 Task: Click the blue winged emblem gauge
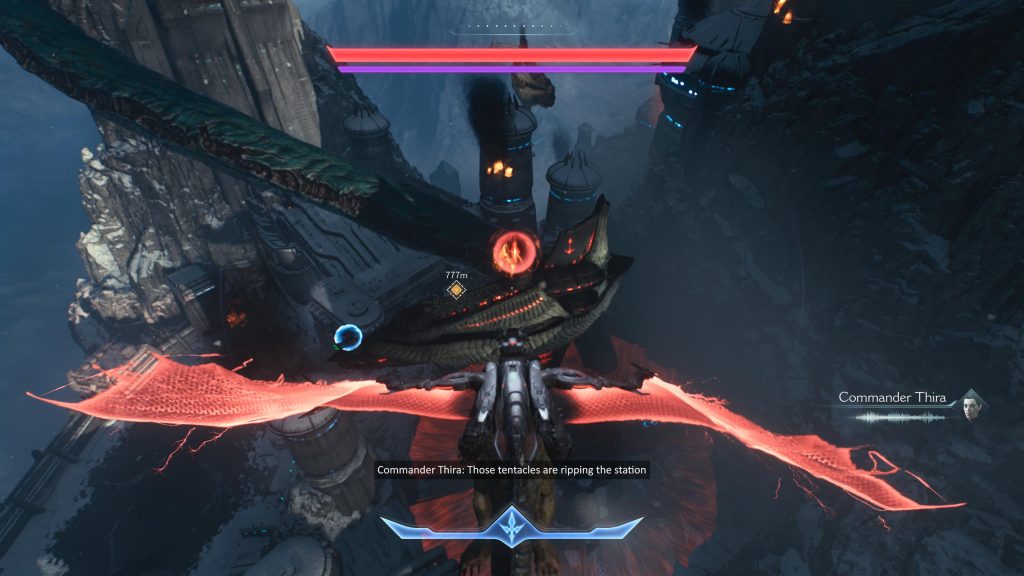(511, 525)
